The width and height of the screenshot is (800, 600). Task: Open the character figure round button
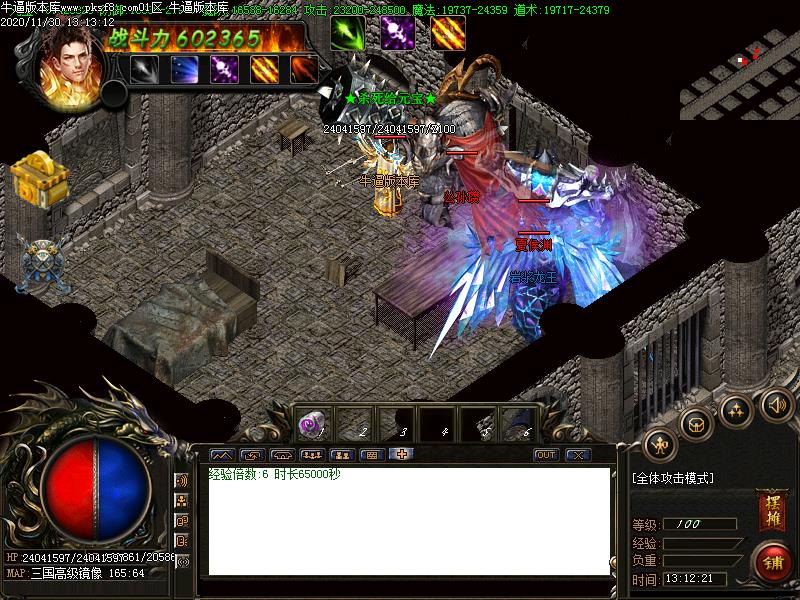pos(660,443)
